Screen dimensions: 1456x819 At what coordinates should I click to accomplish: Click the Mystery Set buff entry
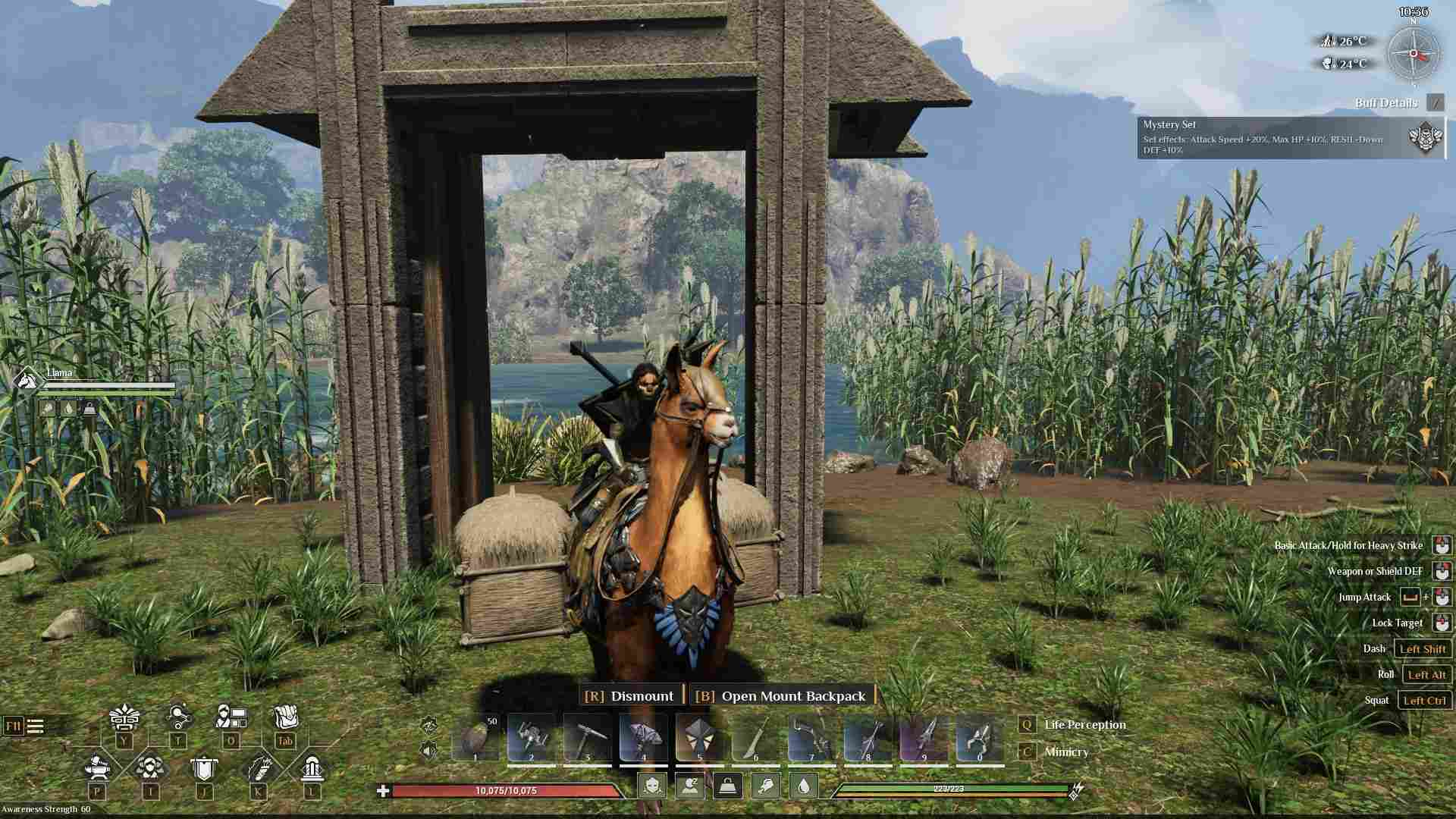pos(1289,137)
